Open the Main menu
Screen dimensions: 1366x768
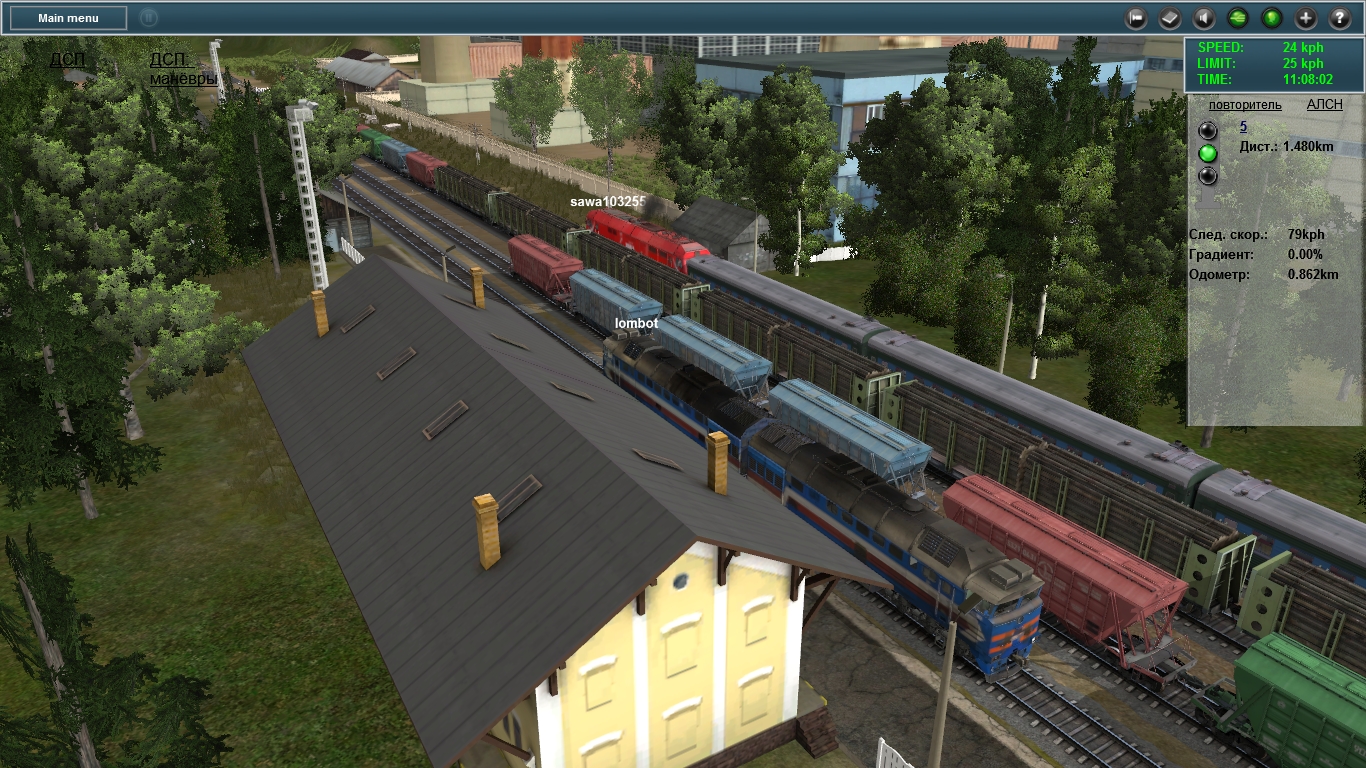[68, 18]
